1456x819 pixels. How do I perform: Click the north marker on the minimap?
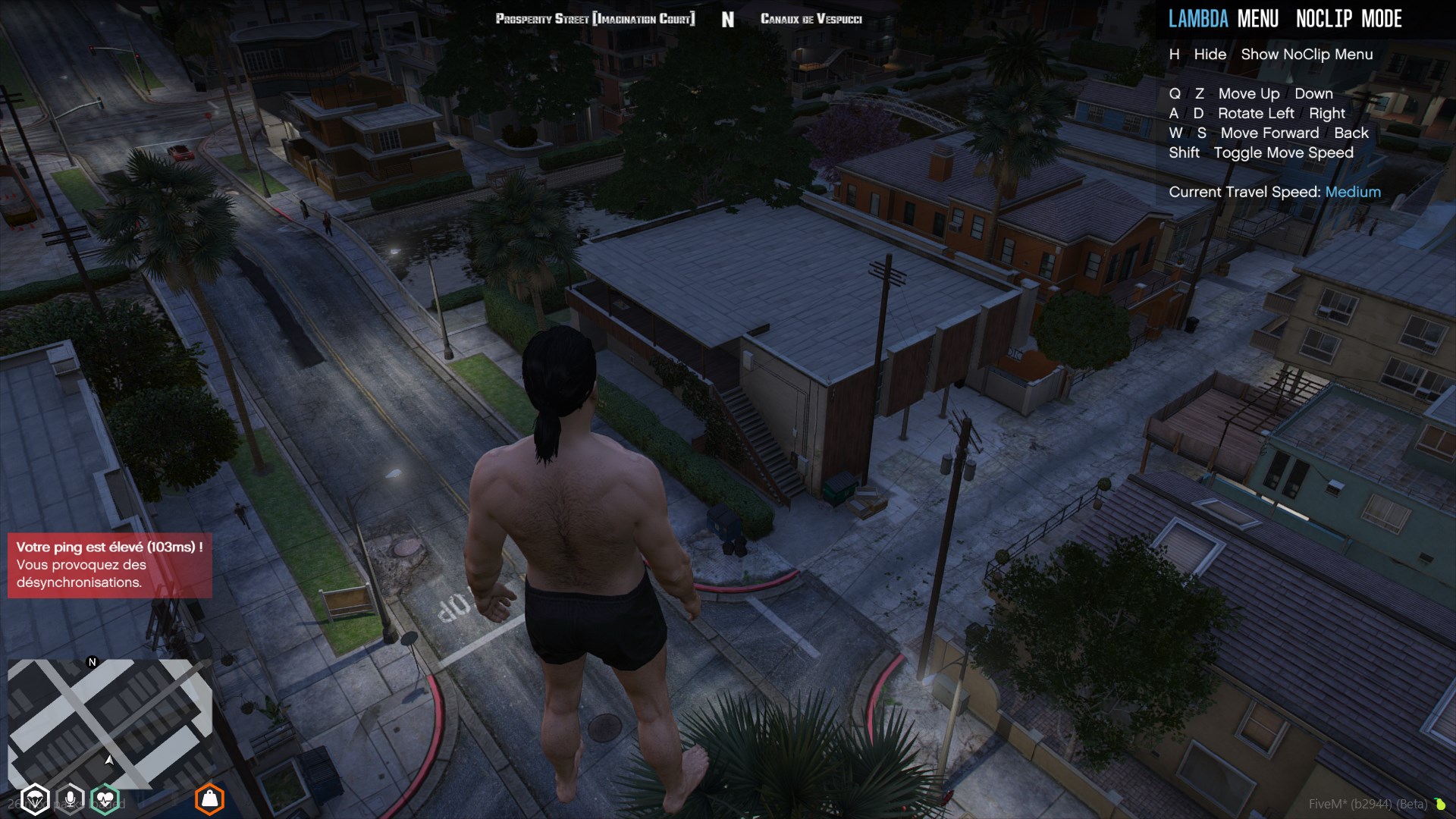(x=93, y=662)
